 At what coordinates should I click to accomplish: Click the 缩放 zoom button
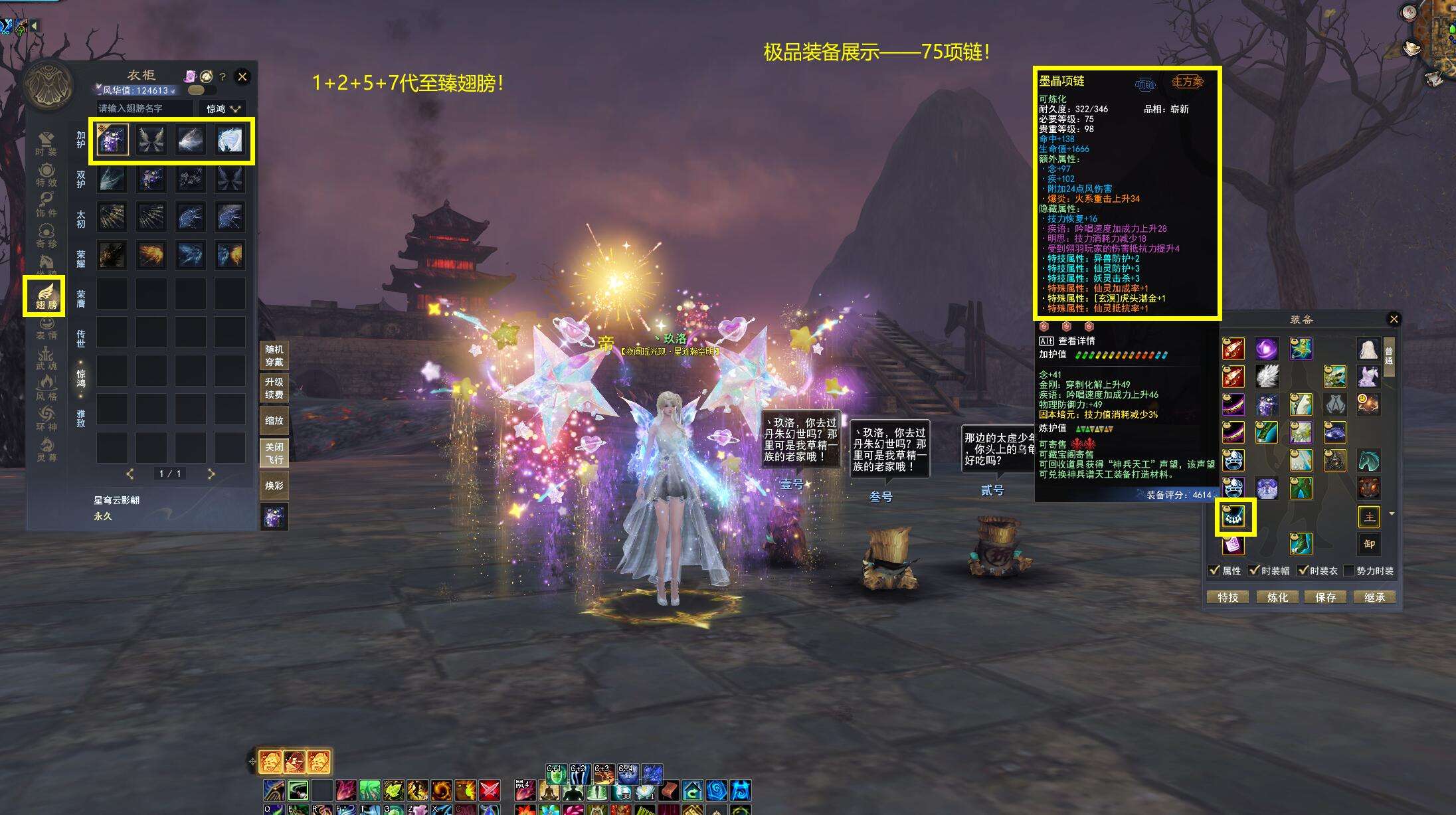tap(274, 420)
